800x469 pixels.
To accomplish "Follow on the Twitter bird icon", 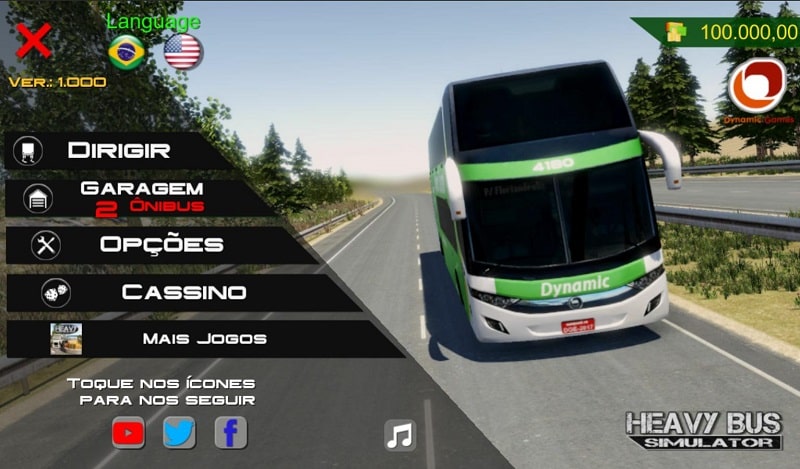I will 180,433.
